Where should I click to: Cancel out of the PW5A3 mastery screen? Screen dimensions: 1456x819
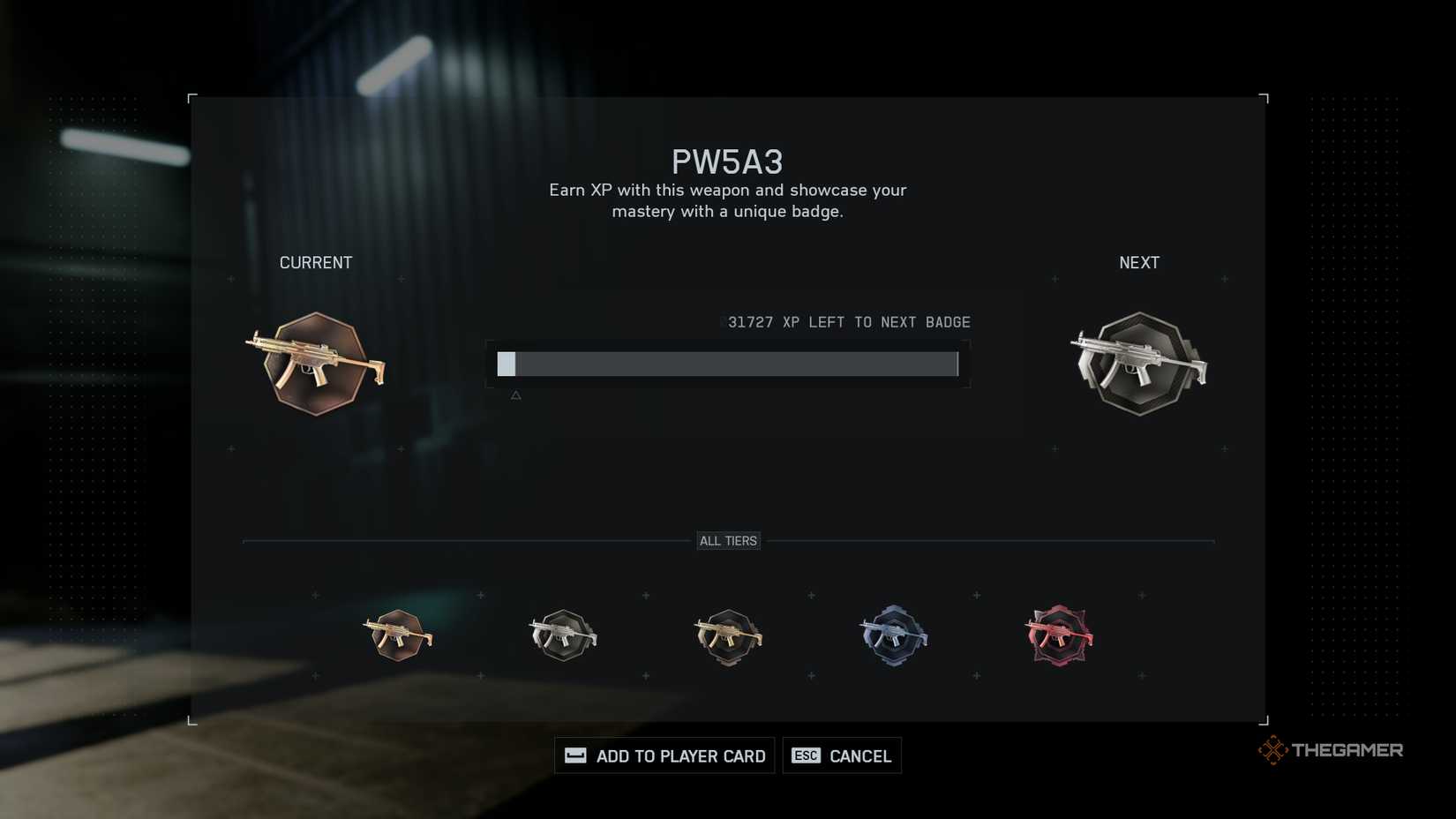pos(842,755)
